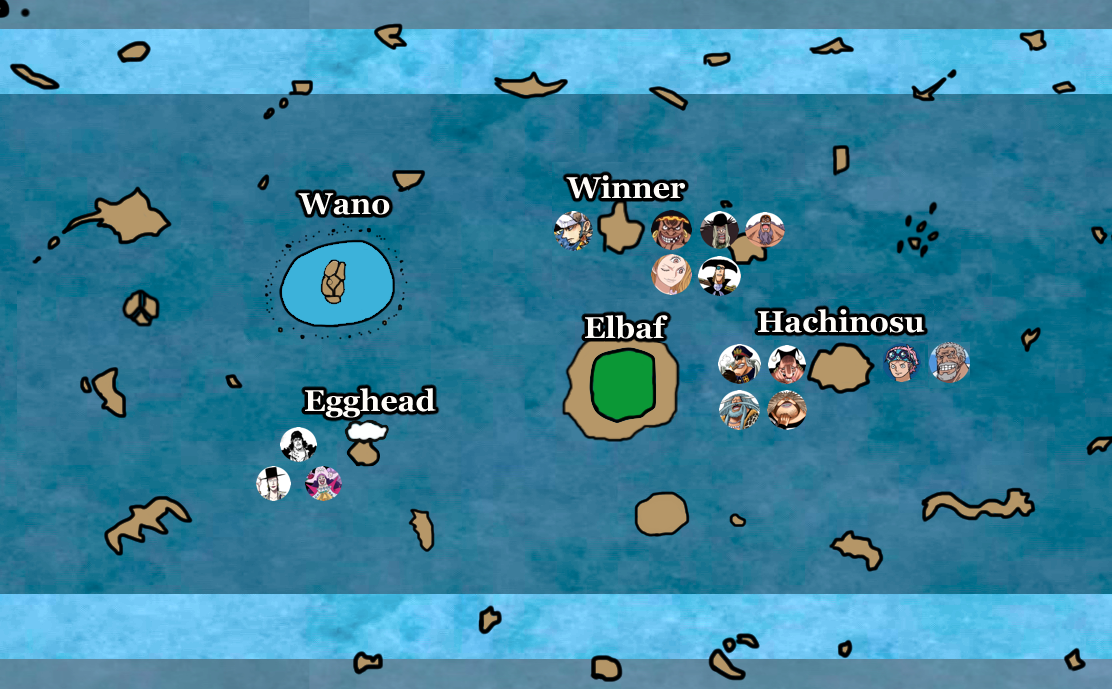Select Trafalgar Law's portrait marker near Winner

(573, 231)
